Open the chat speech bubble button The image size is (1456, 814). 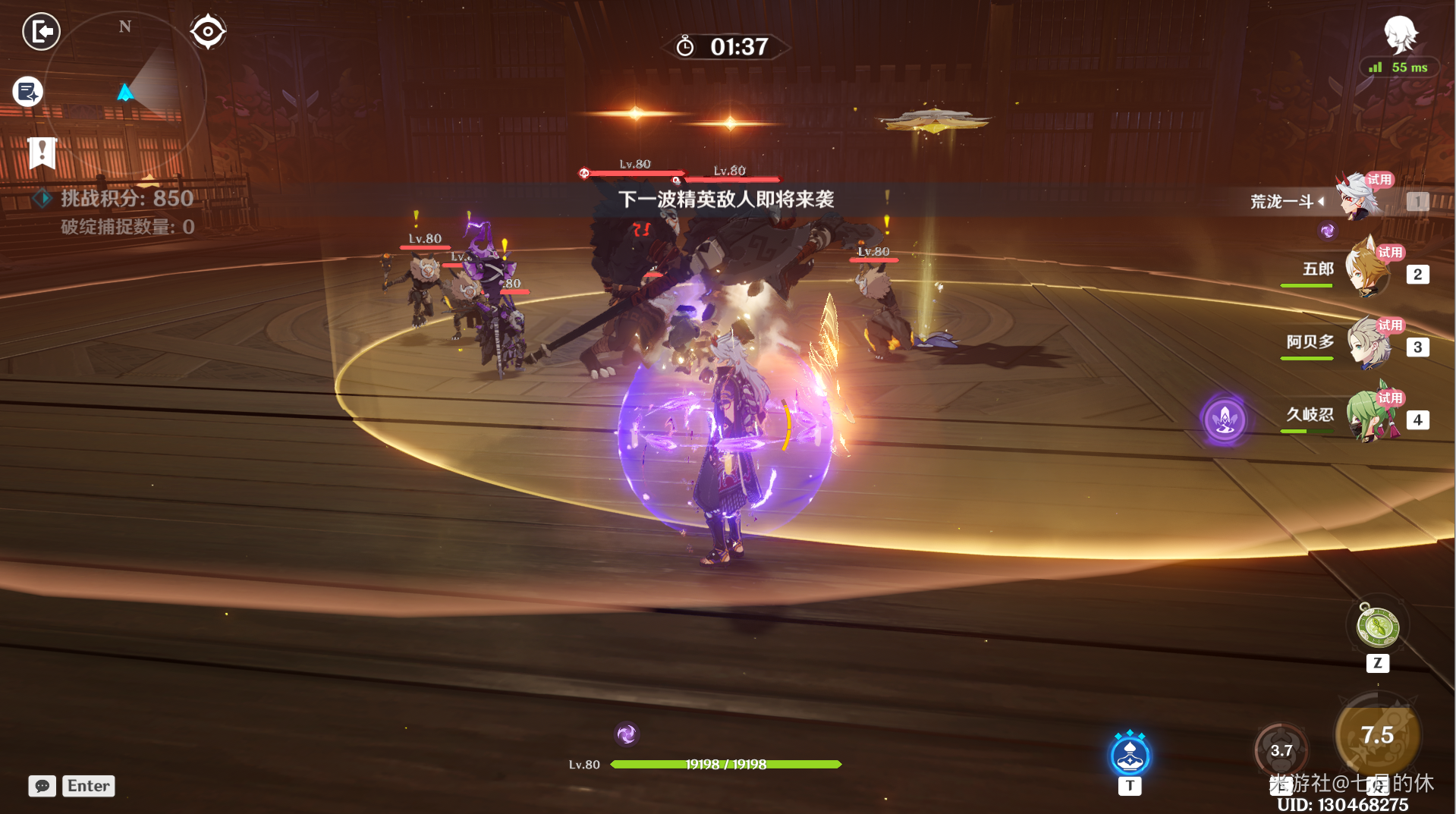42,786
